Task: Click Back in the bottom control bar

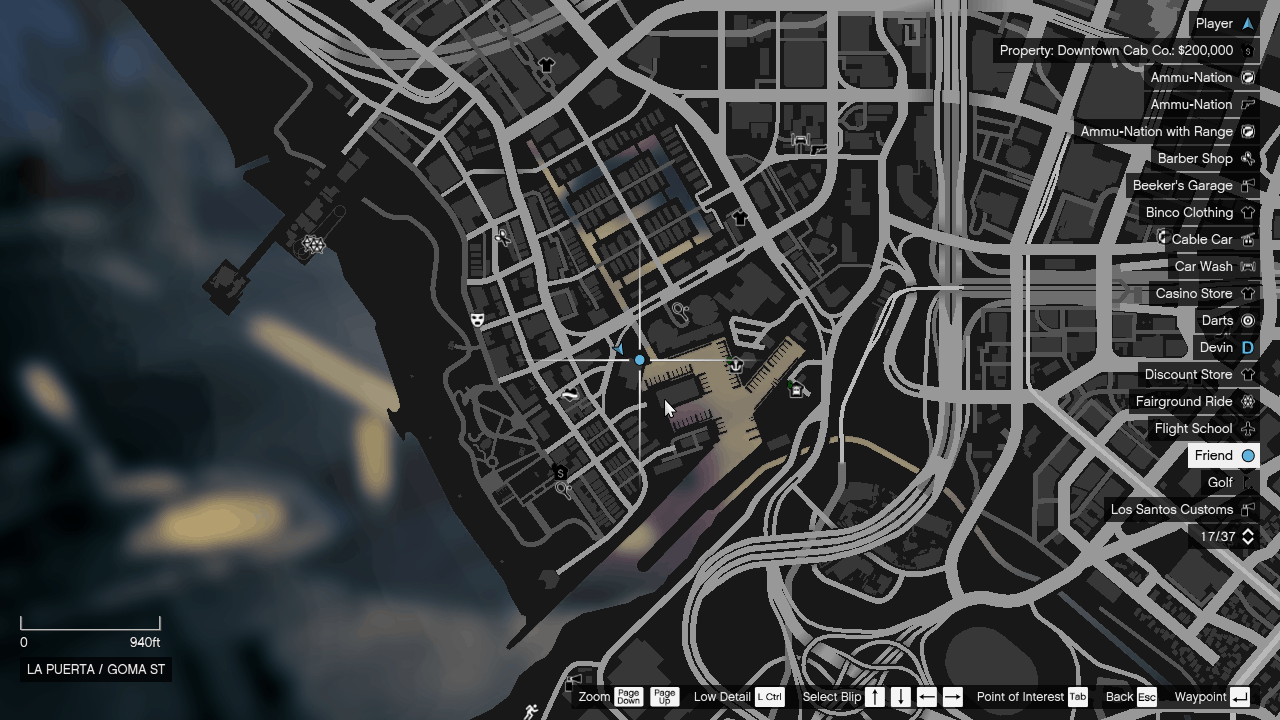Action: (x=1121, y=697)
